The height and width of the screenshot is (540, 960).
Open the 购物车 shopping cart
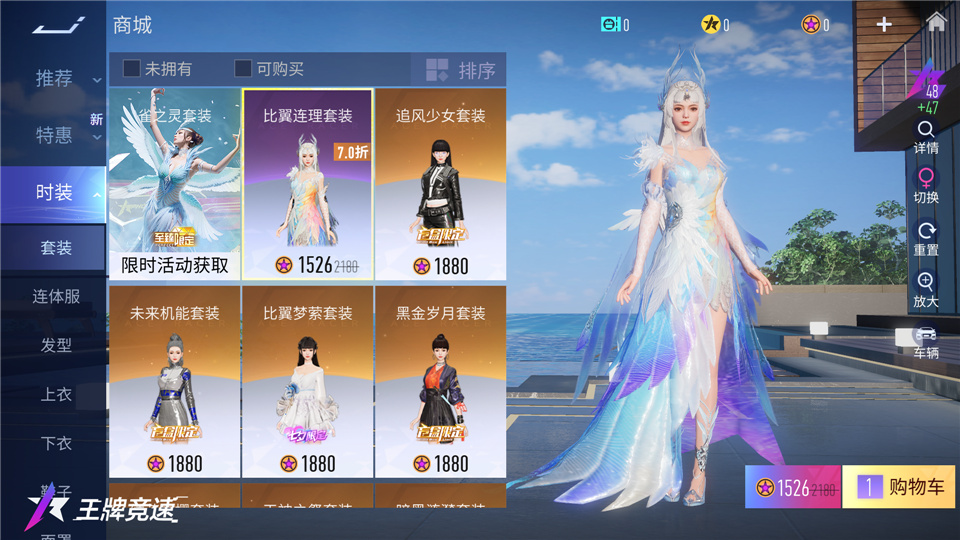899,488
